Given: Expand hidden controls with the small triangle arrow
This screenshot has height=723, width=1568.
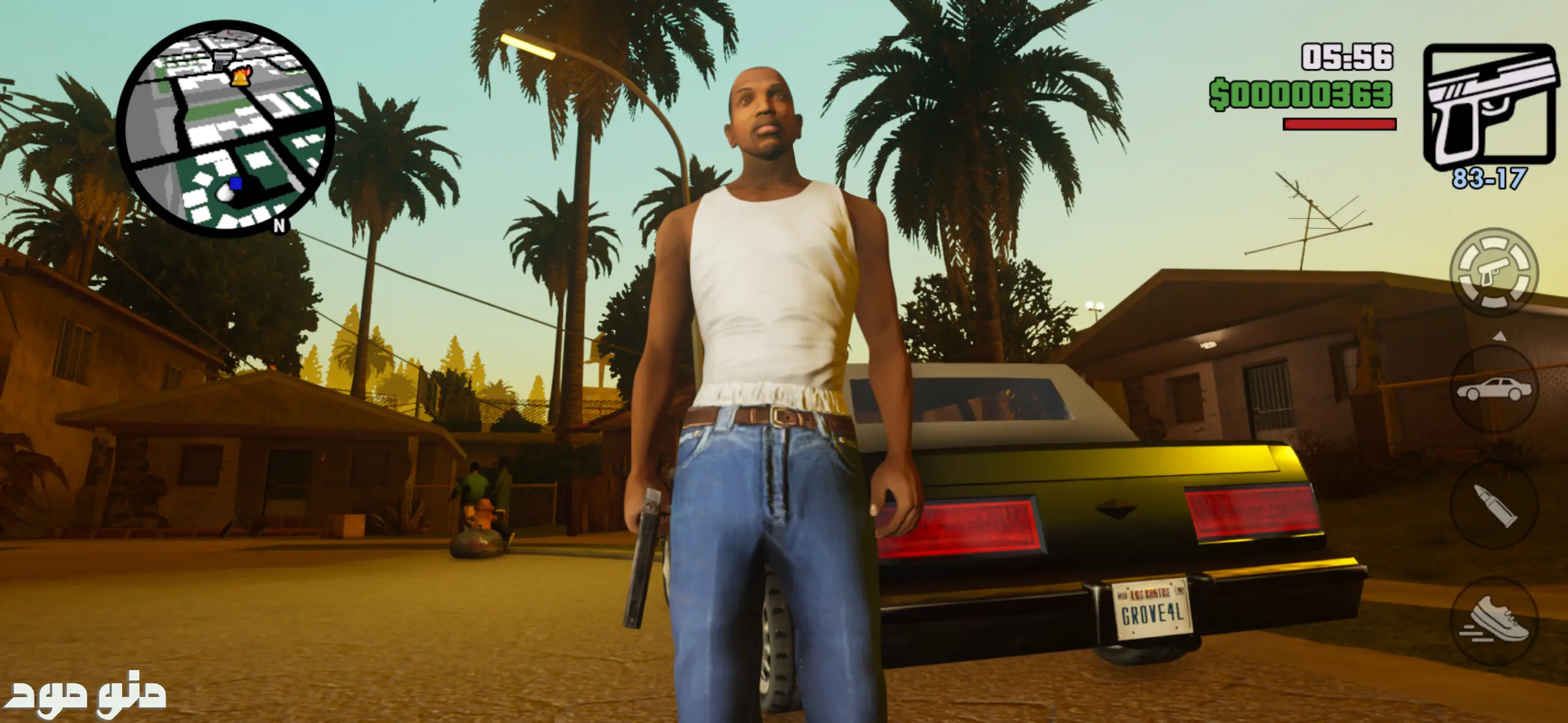Looking at the screenshot, I should point(1499,335).
